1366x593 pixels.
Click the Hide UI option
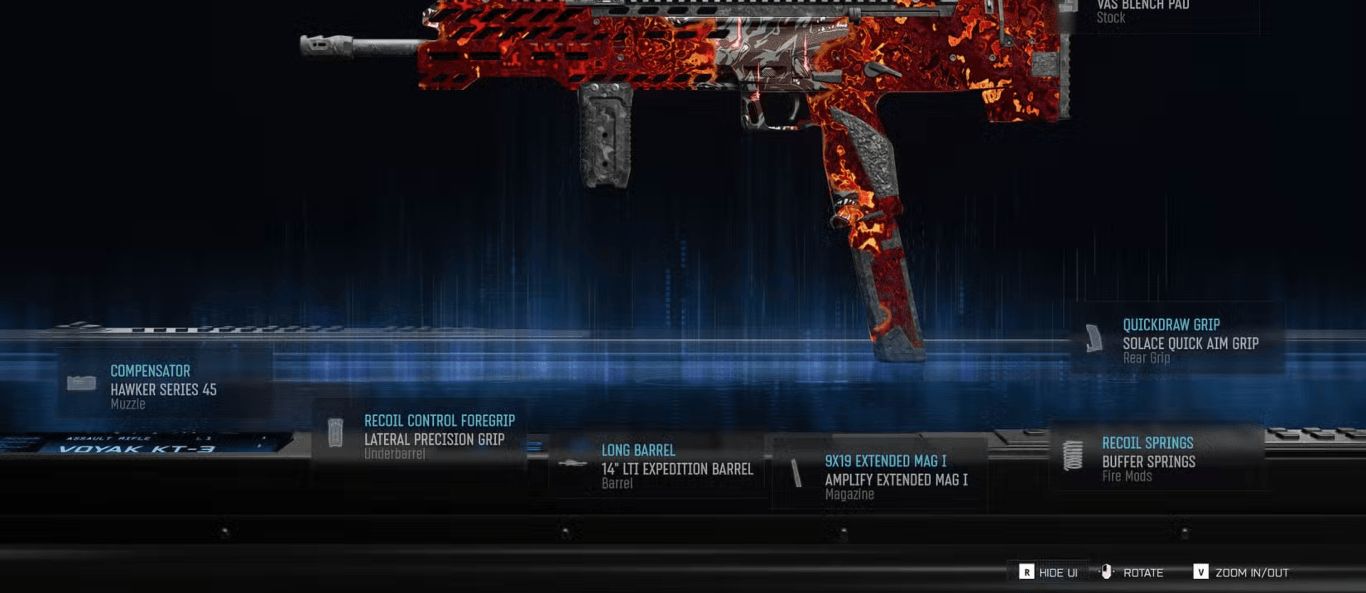pyautogui.click(x=1048, y=572)
